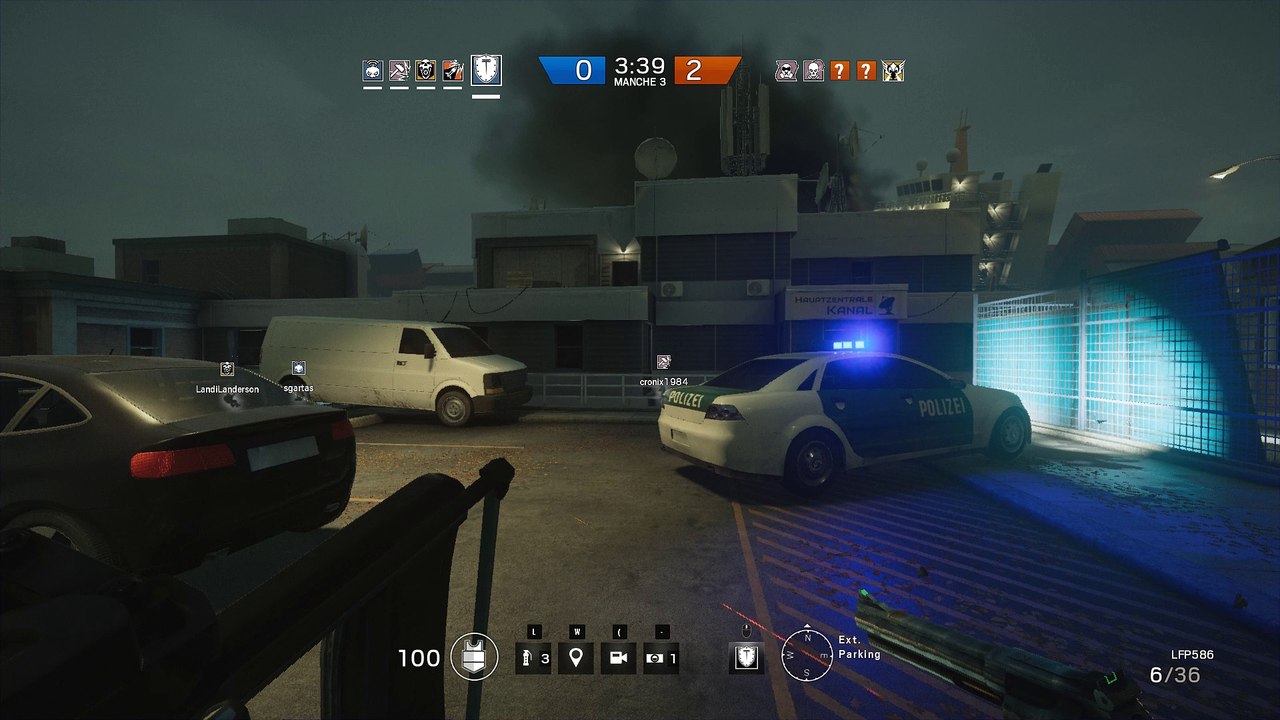
Task: Click the compass showing Ext. Parking
Action: point(804,655)
